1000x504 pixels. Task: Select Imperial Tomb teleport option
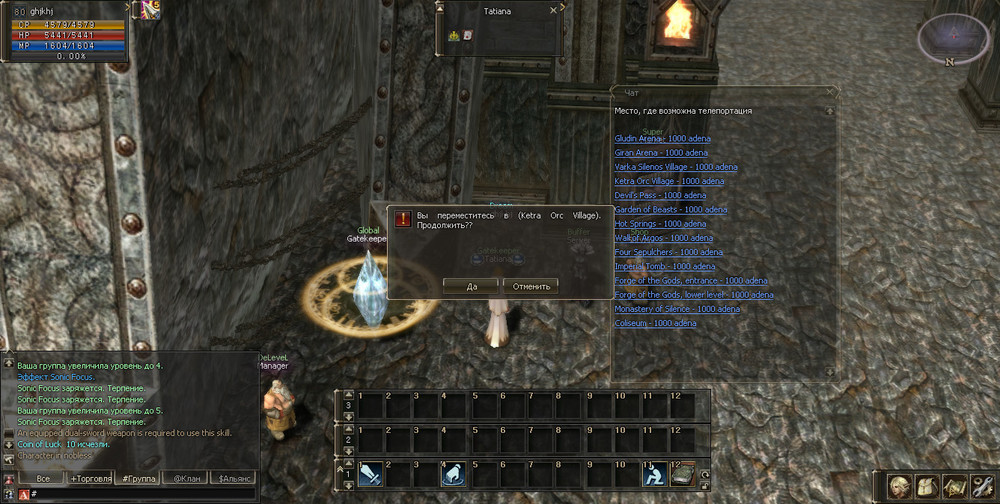pyautogui.click(x=665, y=267)
